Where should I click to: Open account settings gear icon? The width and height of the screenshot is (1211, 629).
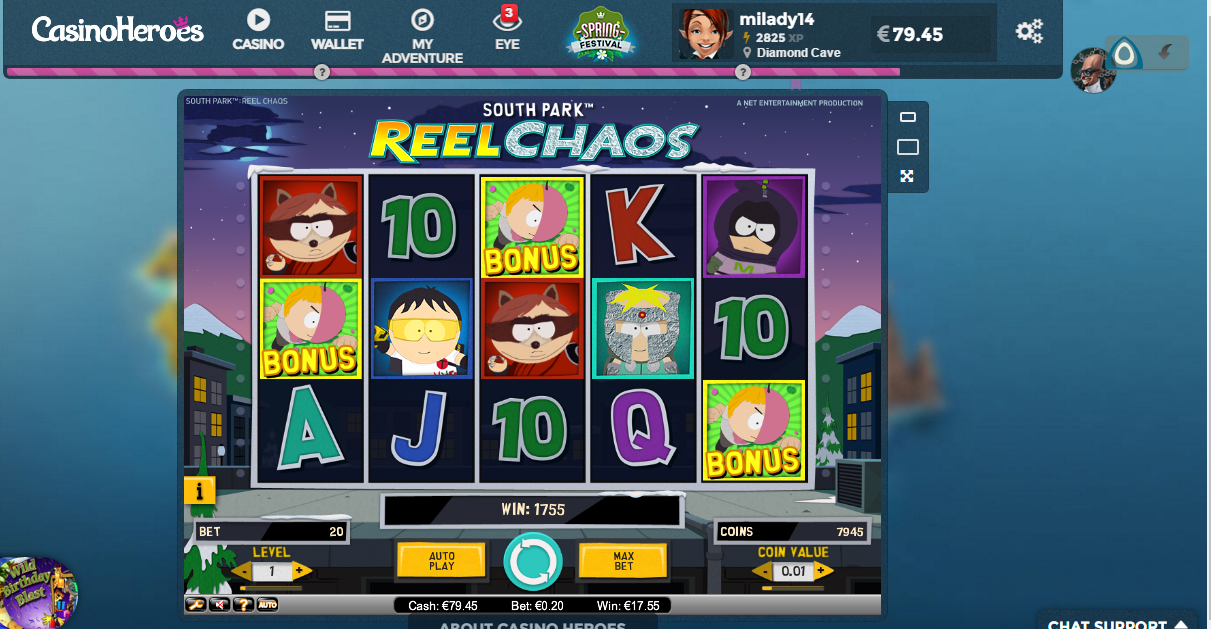(1029, 31)
